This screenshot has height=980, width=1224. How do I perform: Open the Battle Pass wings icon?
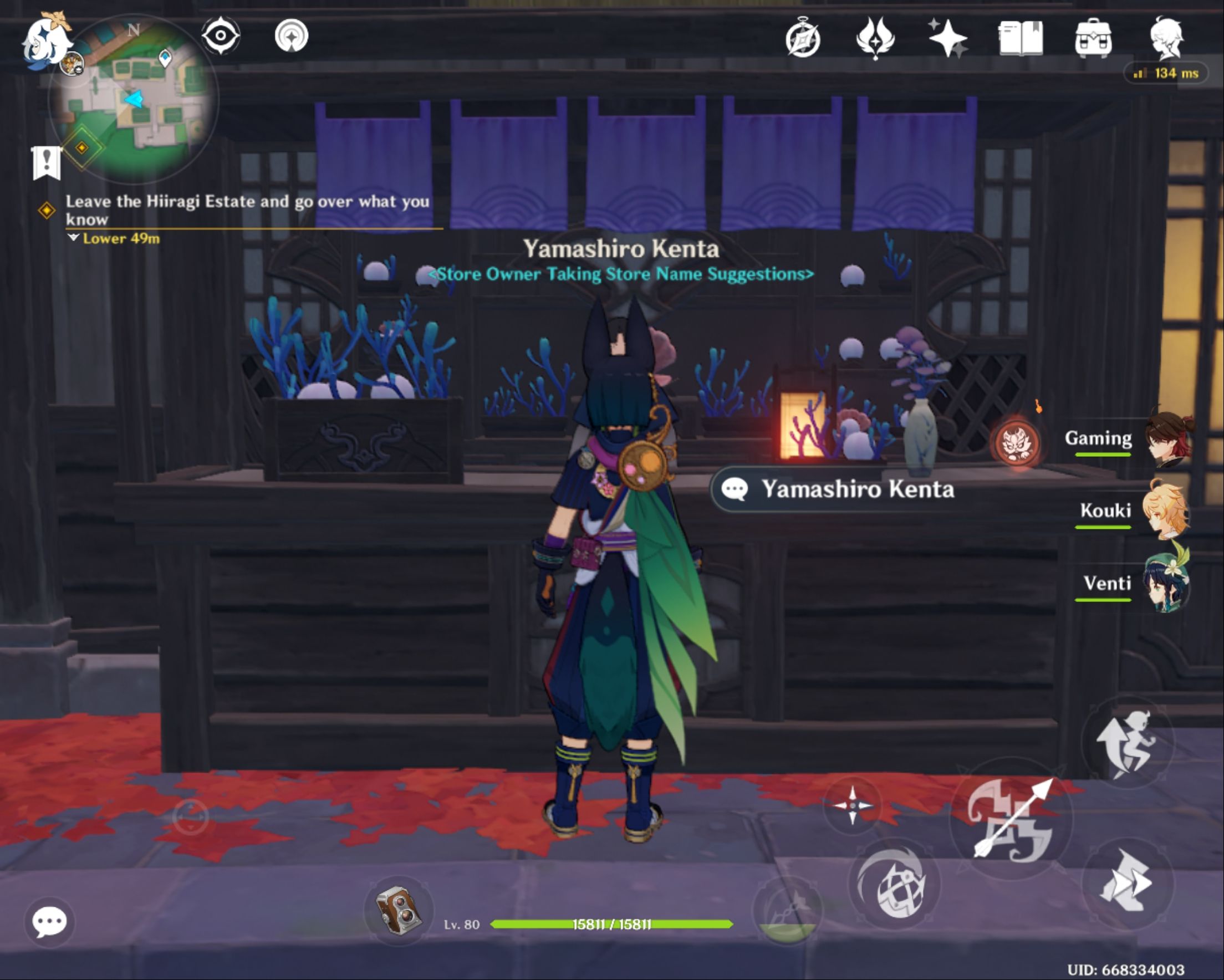coord(876,39)
